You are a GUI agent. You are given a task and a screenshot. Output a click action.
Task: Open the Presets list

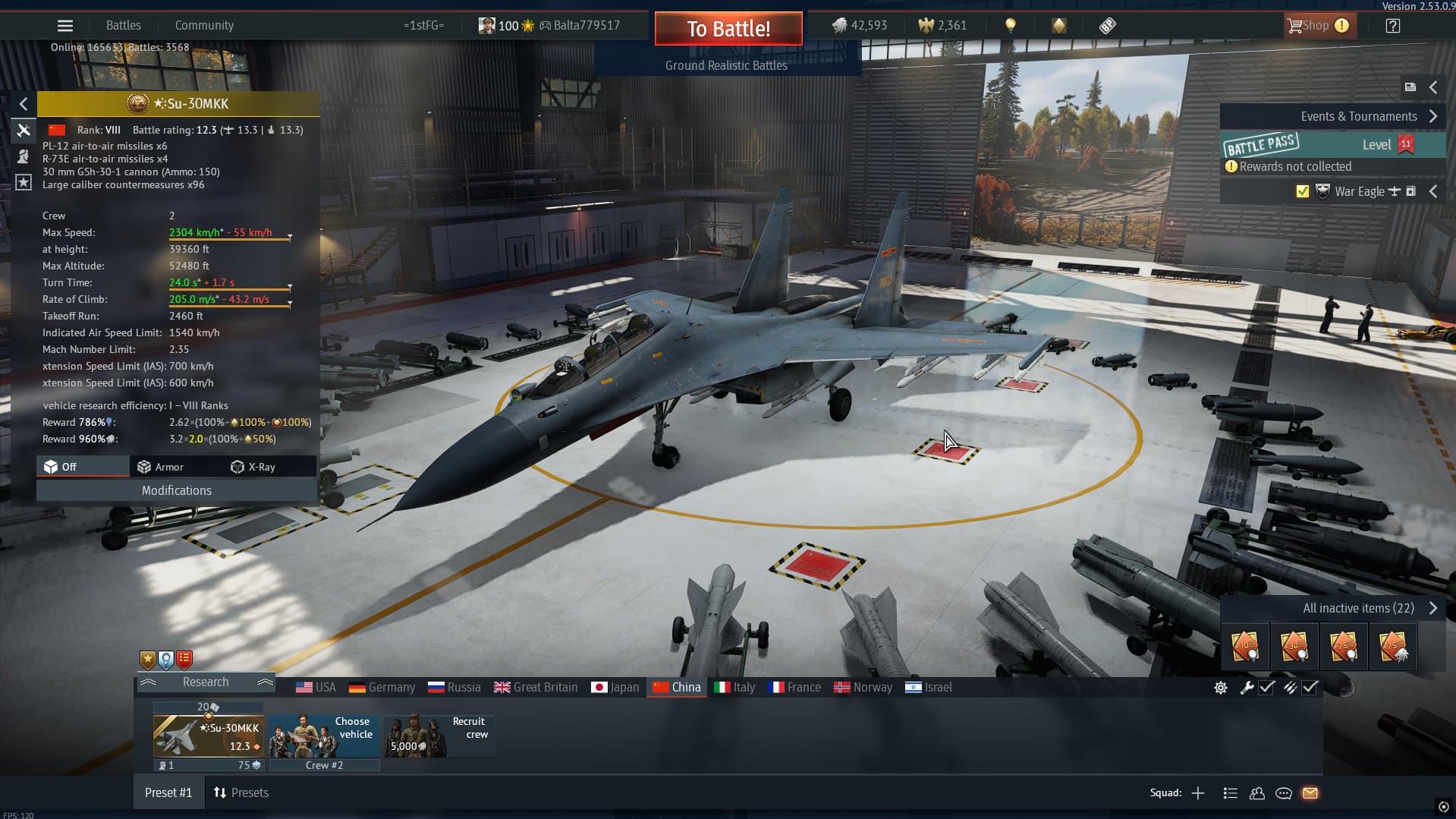tap(241, 793)
